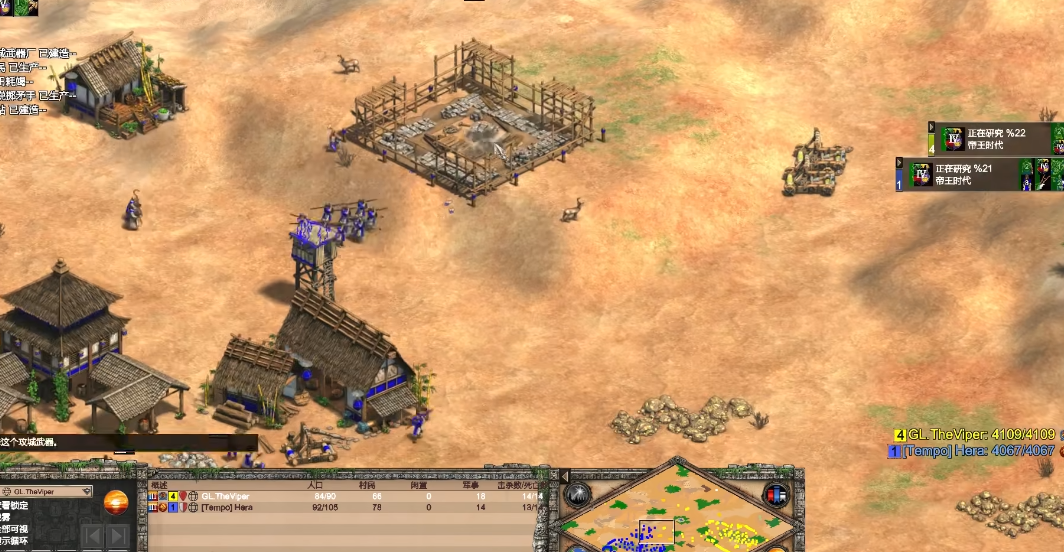This screenshot has width=1064, height=552.
Task: Click the red and blue flags minimap button
Action: 775,494
